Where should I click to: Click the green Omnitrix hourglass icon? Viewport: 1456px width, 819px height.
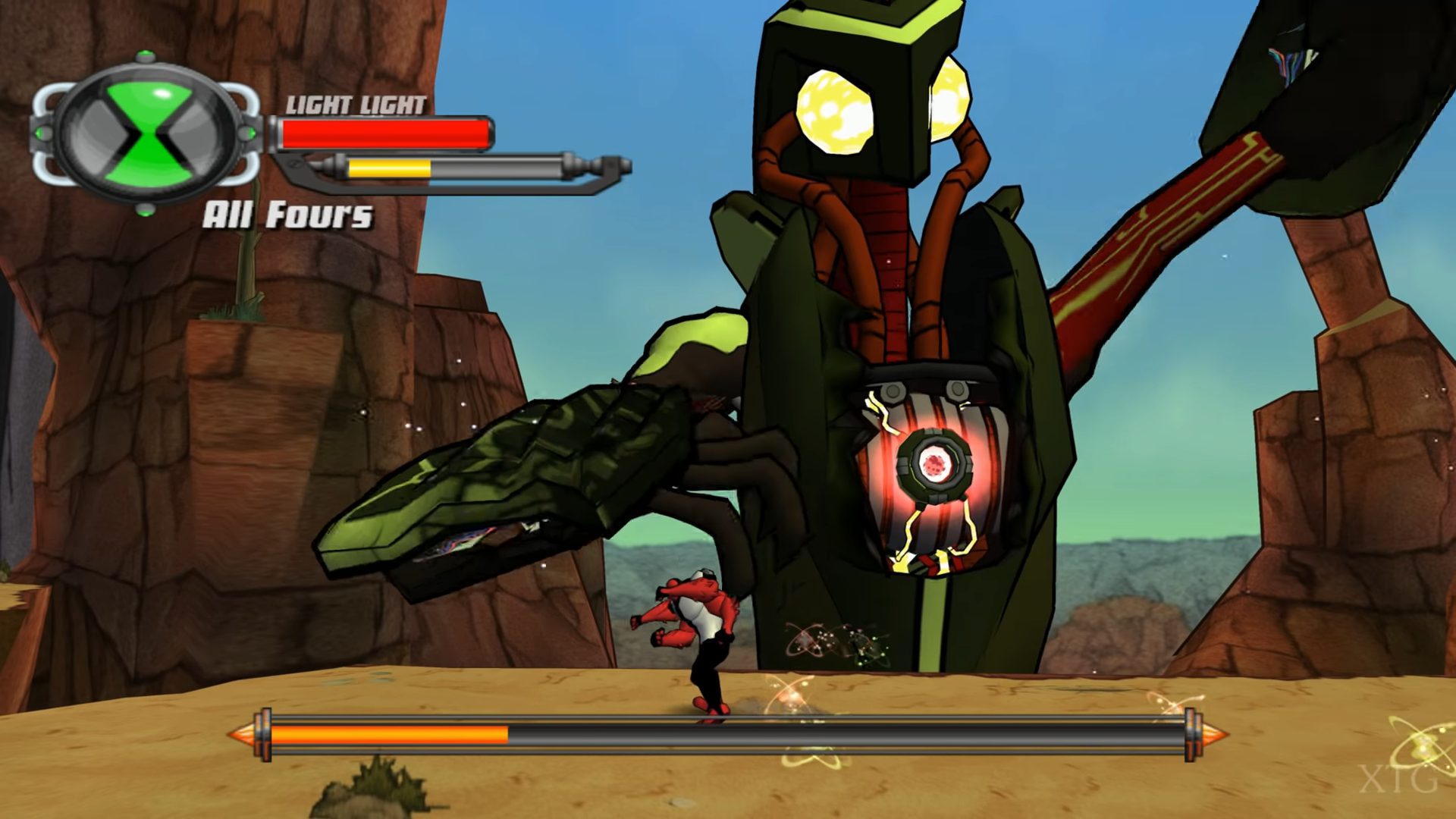146,134
